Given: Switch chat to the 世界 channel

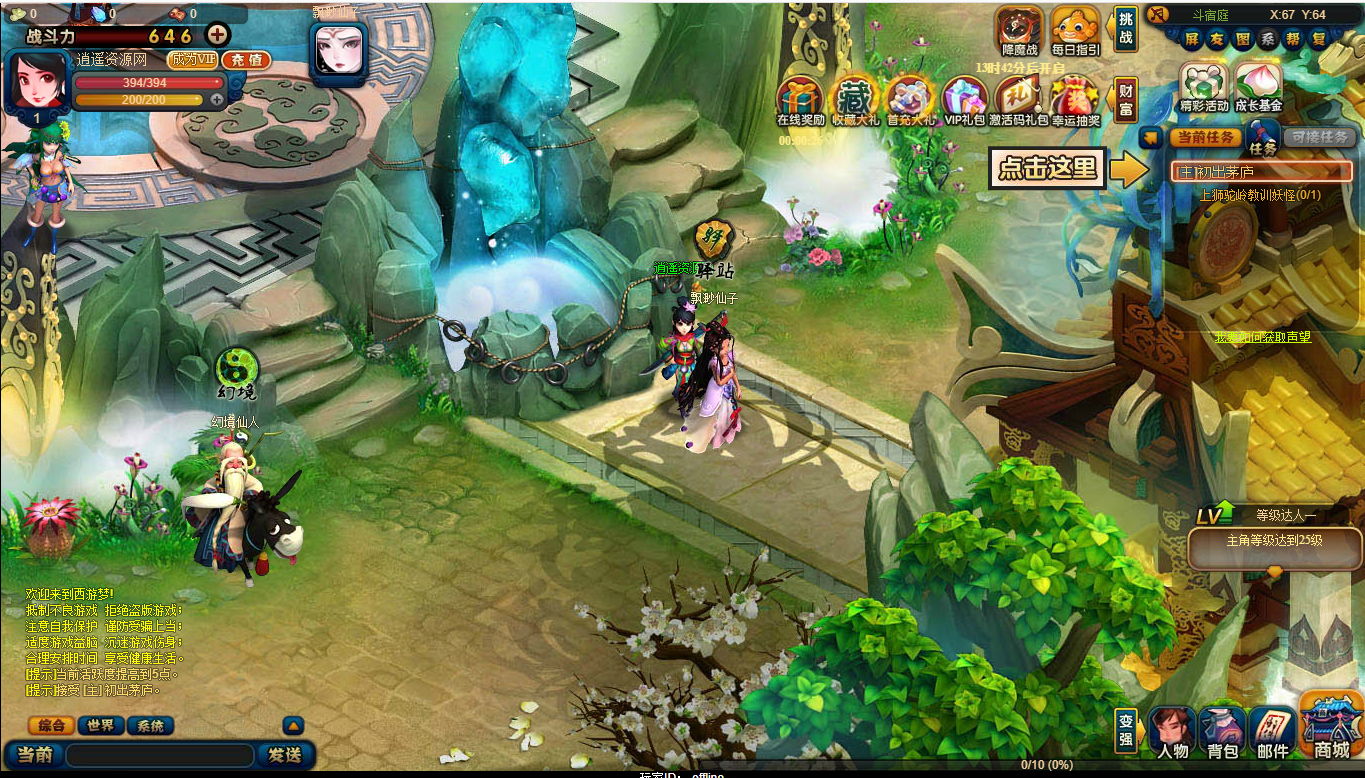Looking at the screenshot, I should 100,726.
